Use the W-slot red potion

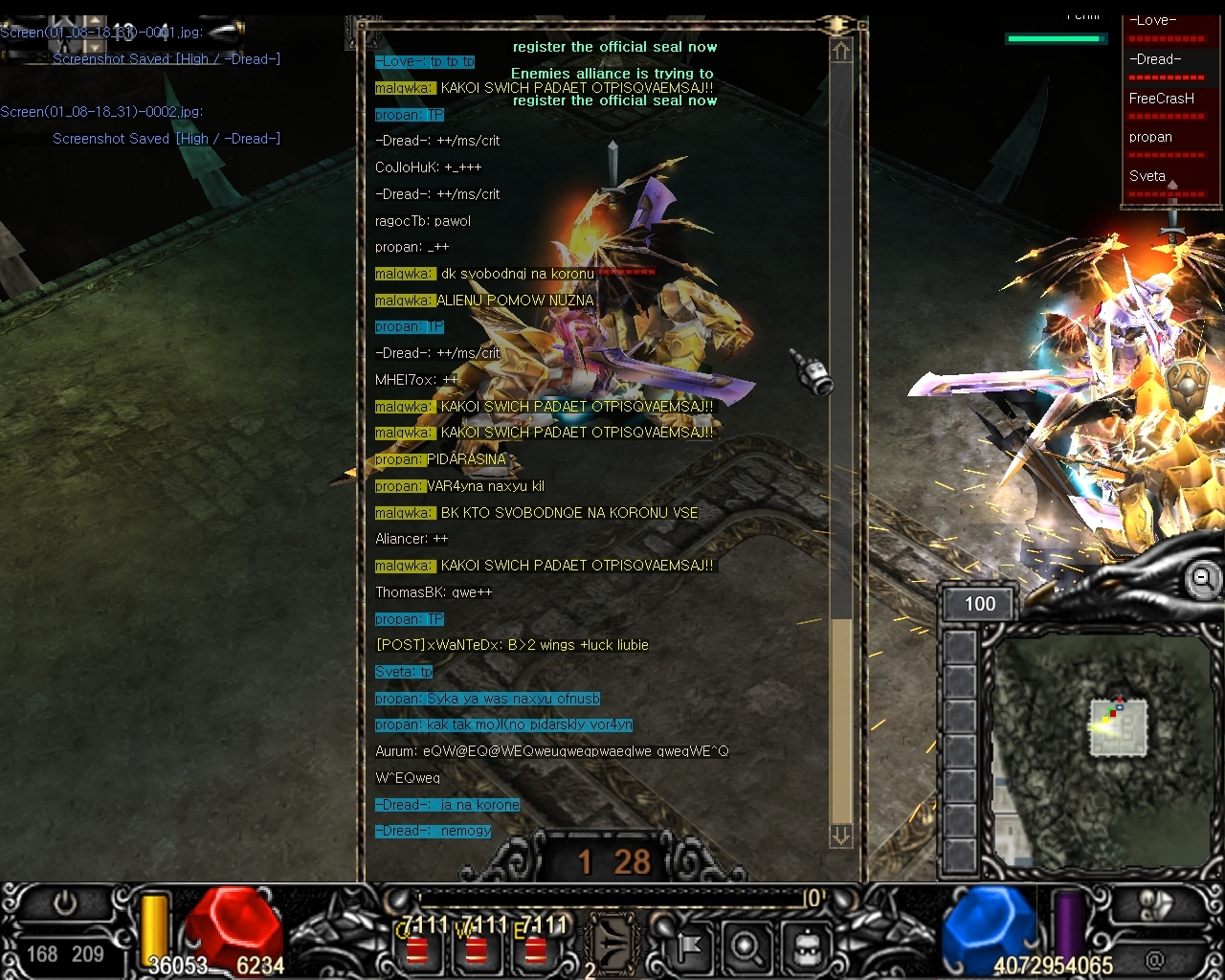[x=476, y=947]
